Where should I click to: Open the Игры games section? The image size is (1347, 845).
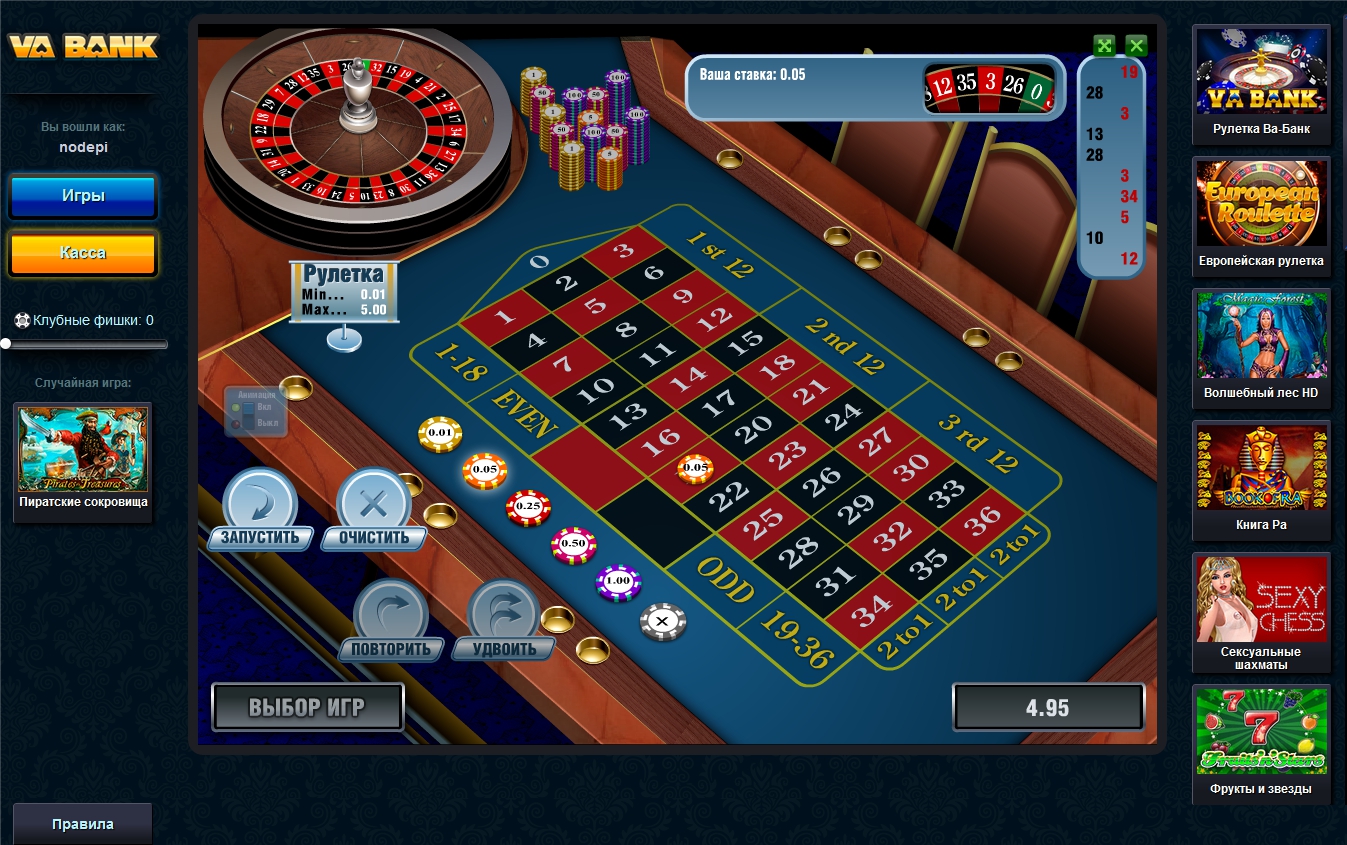[83, 197]
